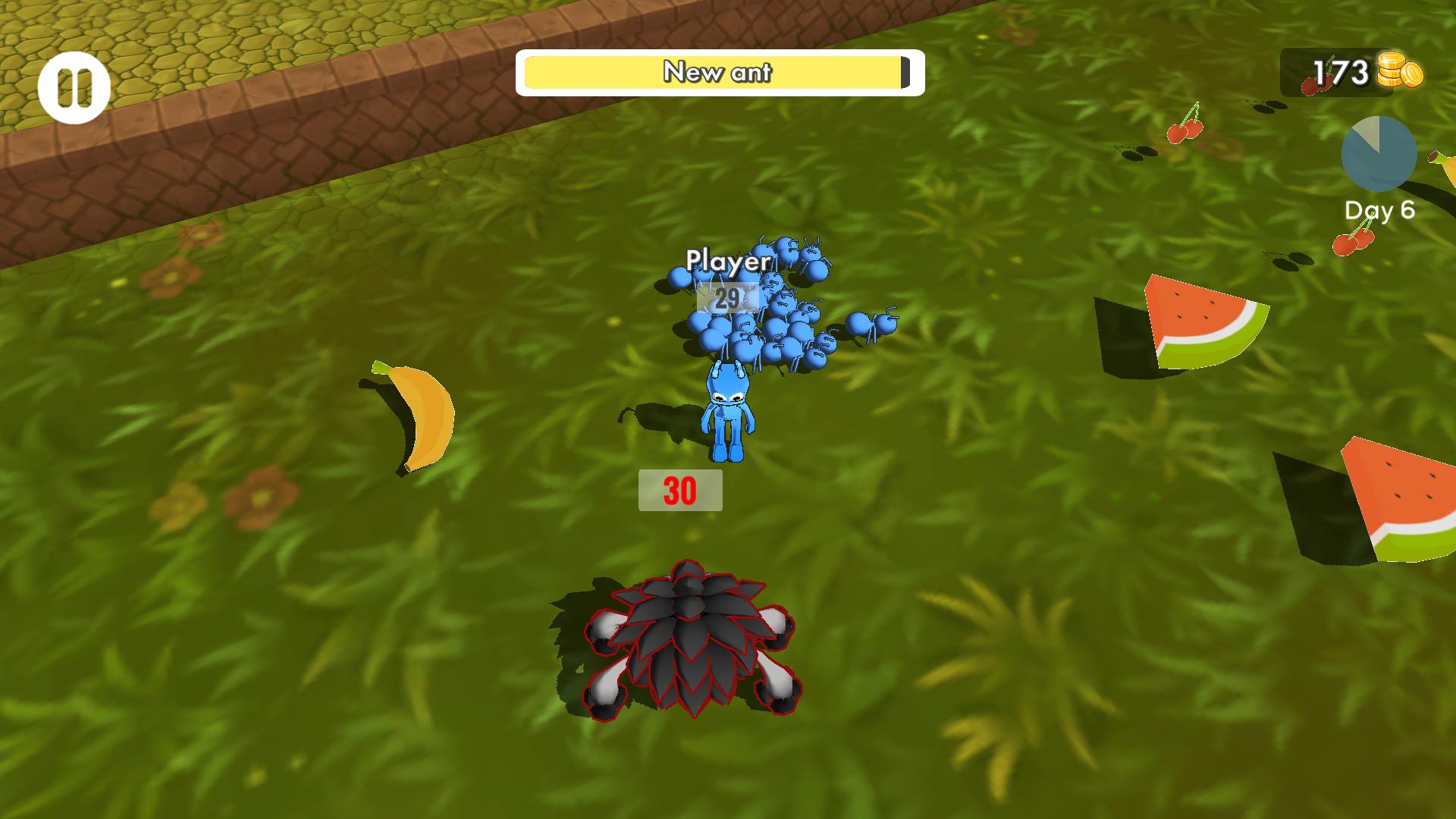Tap the coin counter showing 173
This screenshot has width=1456, height=819.
(x=1340, y=71)
